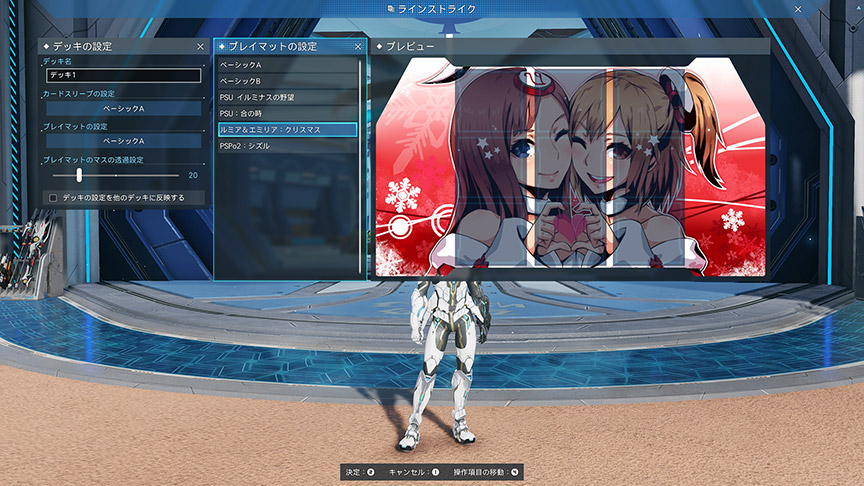This screenshot has height=486, width=864.
Task: Toggle デッキの設定を他のデッキに反映する checkbox
Action: (x=52, y=198)
